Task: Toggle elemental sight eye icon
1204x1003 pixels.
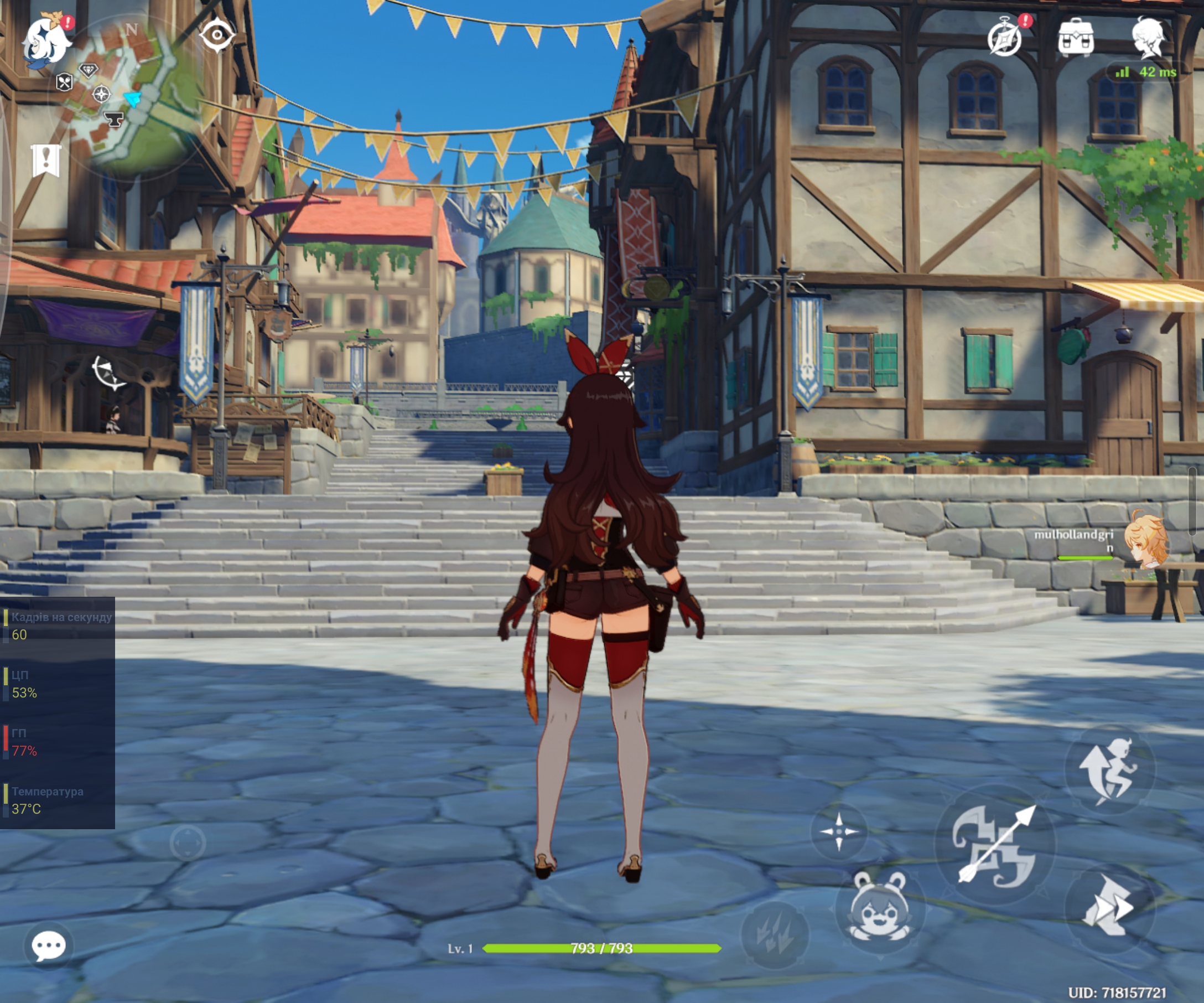Action: click(x=217, y=35)
